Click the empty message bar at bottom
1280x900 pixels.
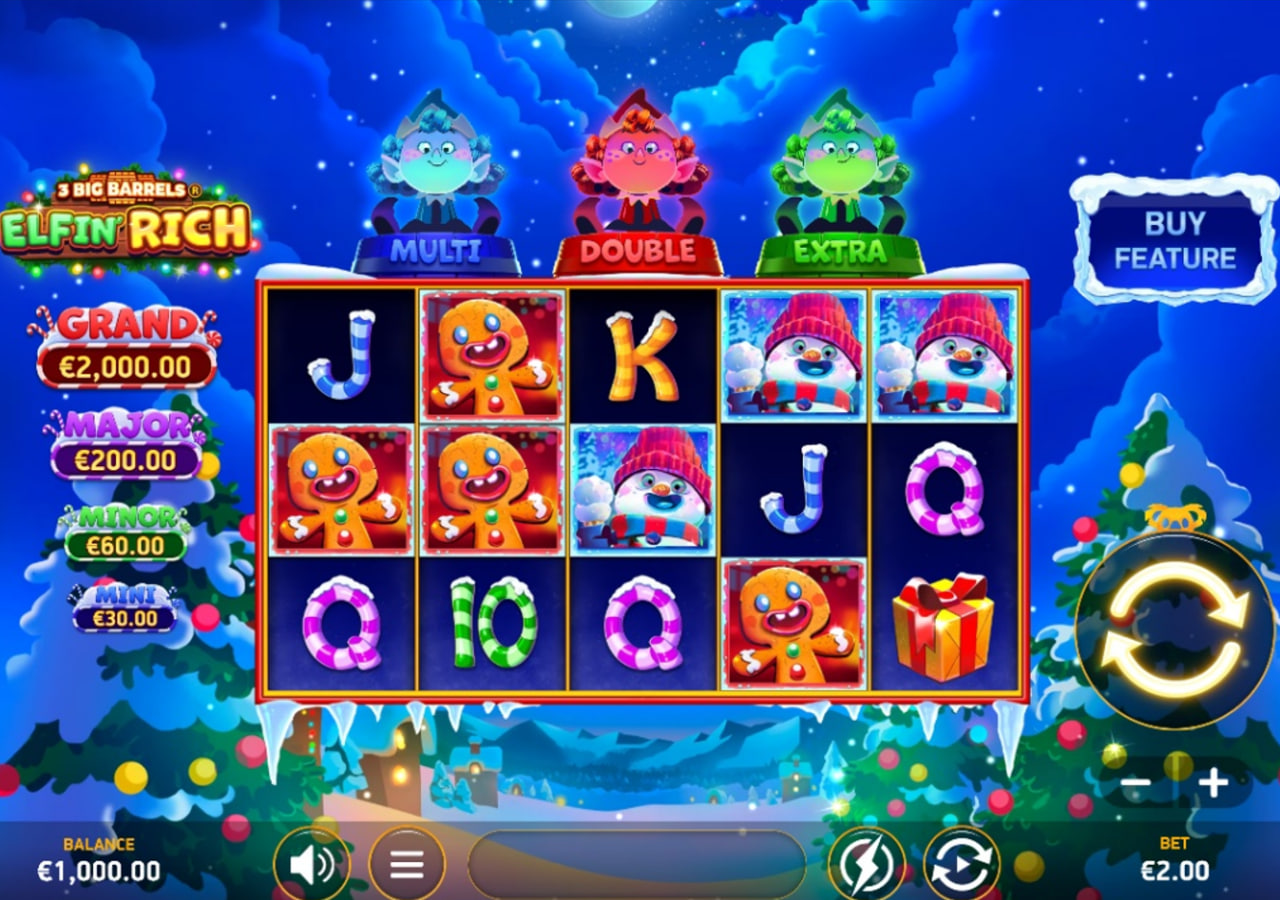click(x=638, y=861)
